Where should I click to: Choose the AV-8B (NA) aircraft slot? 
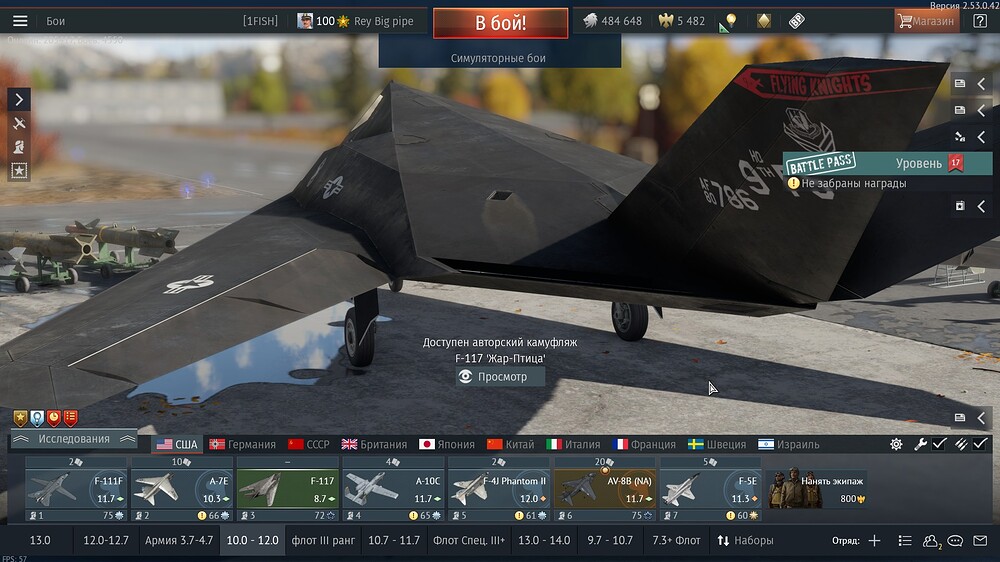[605, 489]
